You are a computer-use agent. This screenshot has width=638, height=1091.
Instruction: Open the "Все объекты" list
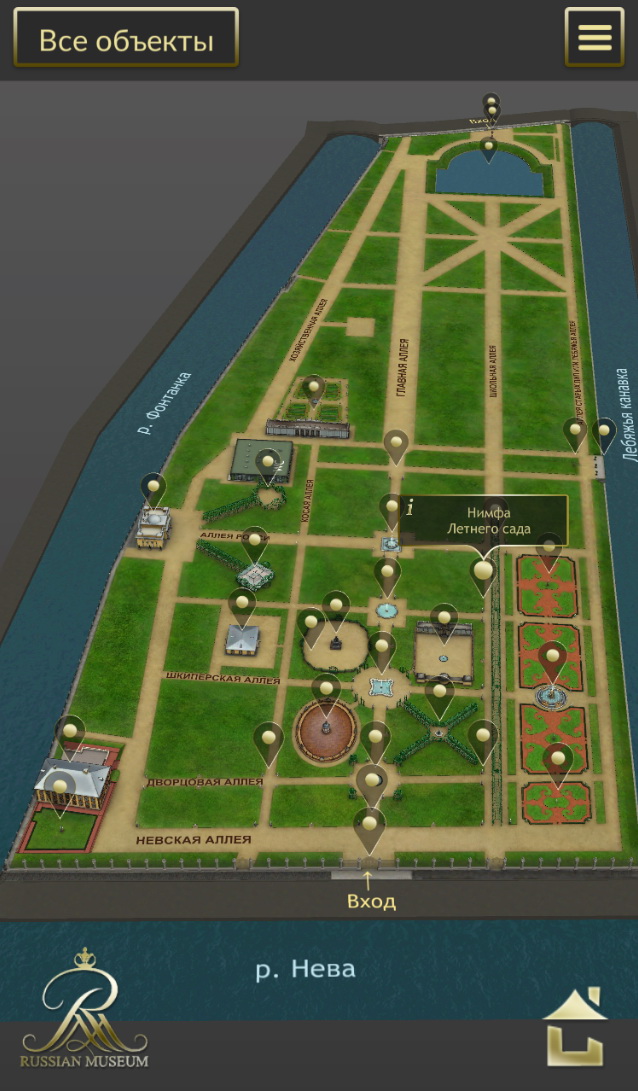pyautogui.click(x=126, y=41)
